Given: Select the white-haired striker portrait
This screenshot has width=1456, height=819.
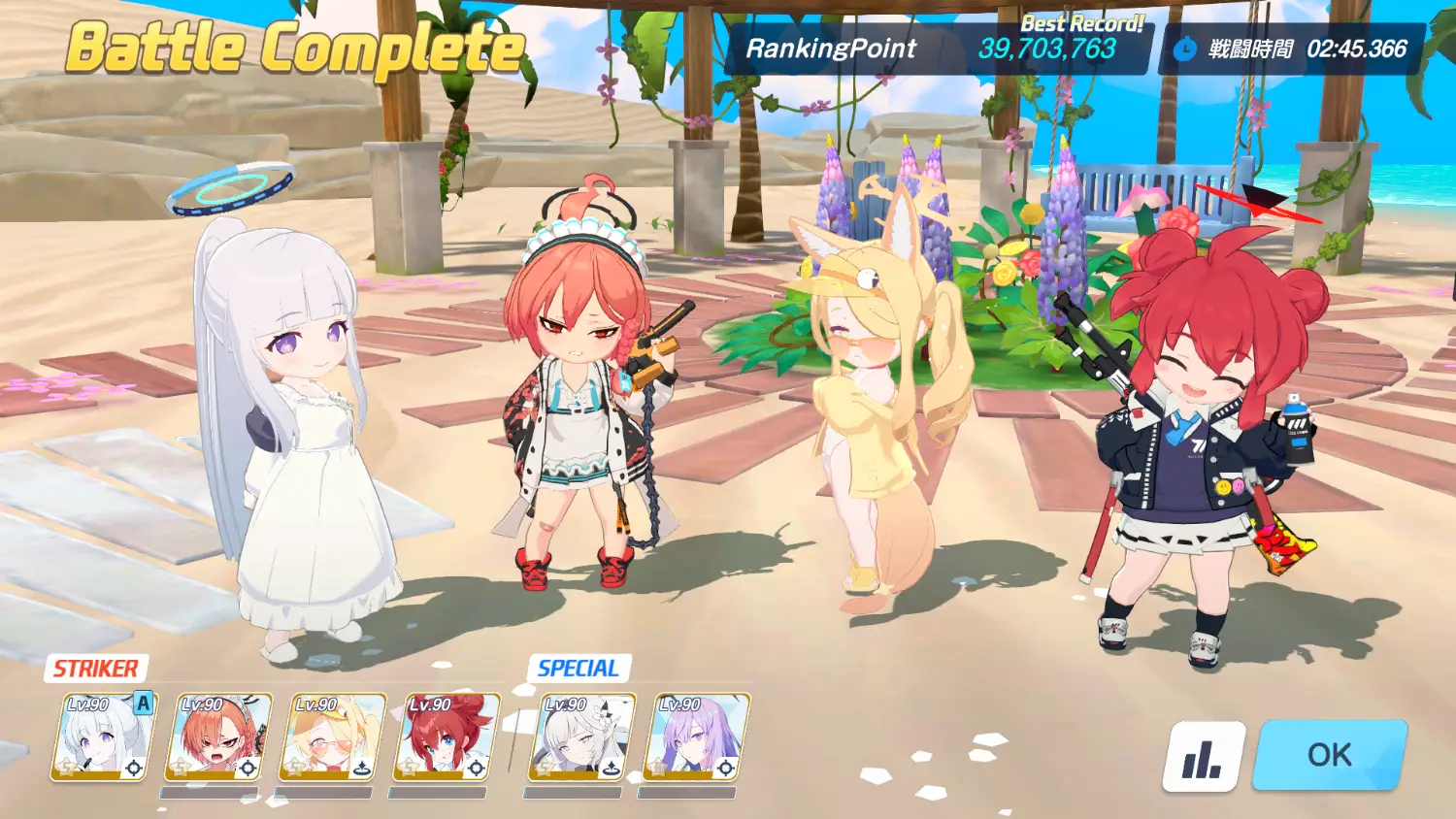Looking at the screenshot, I should point(104,737).
